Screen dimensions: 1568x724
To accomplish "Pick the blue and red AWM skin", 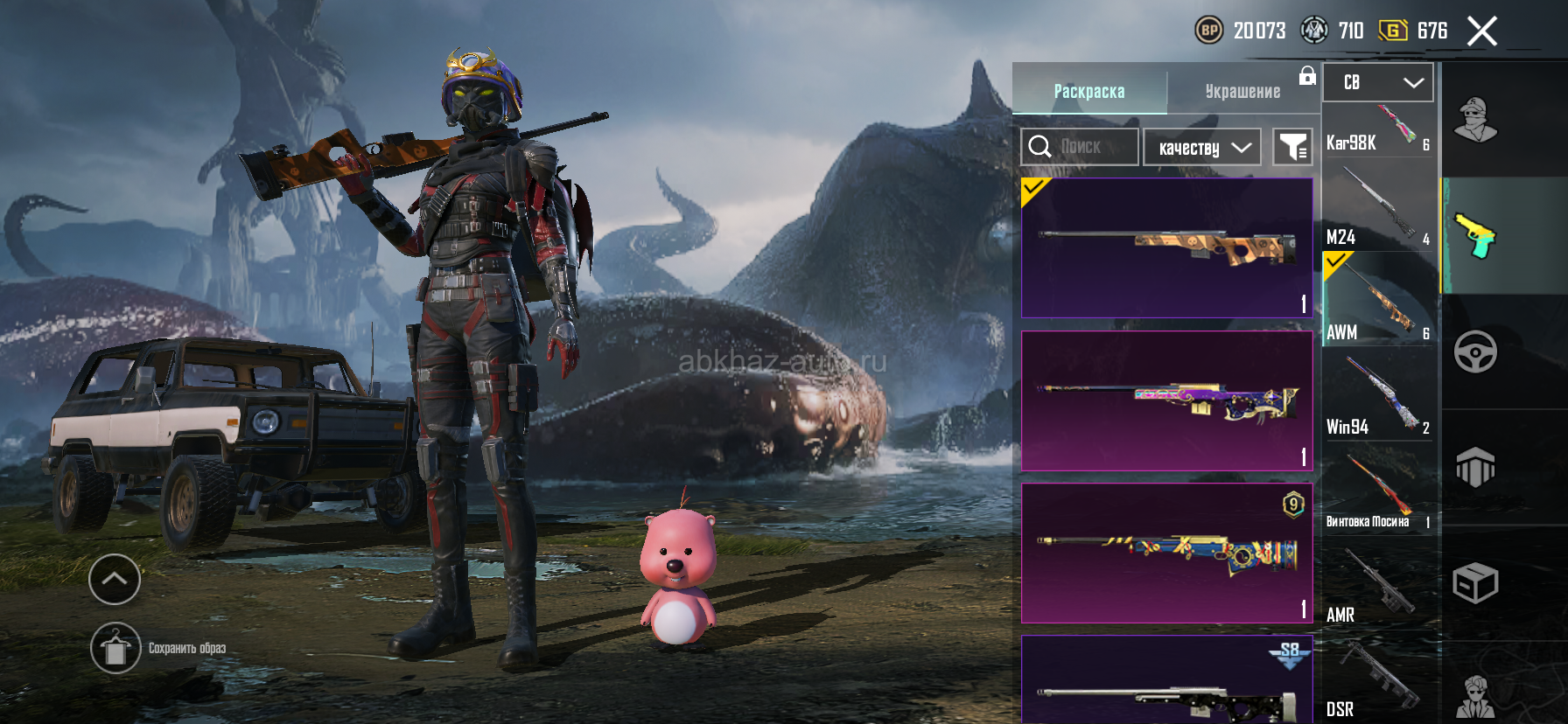I will [1167, 553].
